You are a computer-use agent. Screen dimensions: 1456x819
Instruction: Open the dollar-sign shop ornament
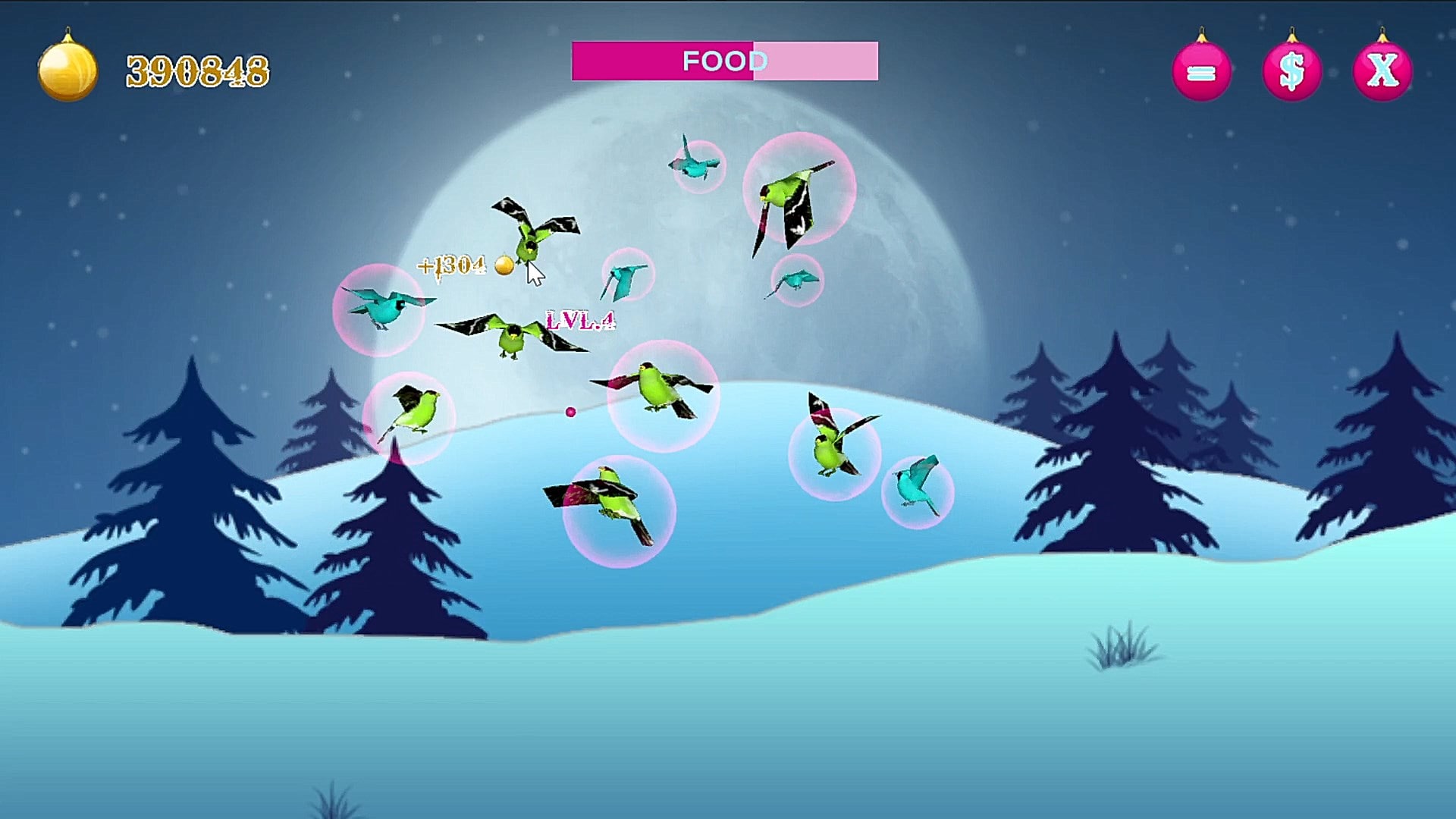[x=1291, y=72]
